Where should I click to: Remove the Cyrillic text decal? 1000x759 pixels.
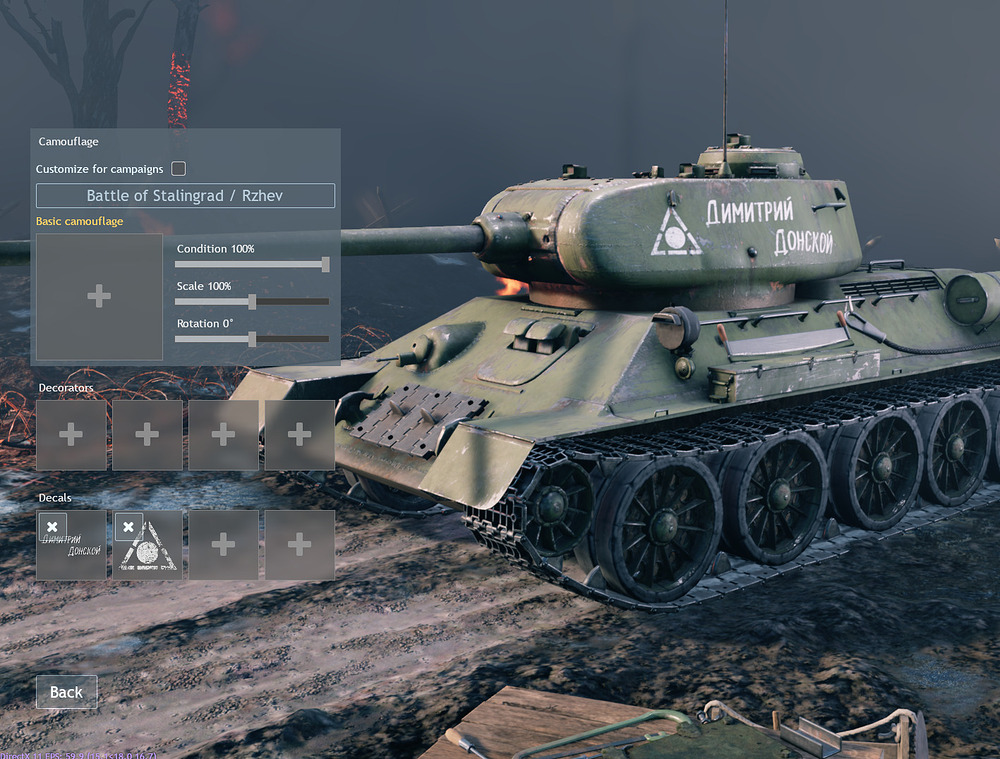click(52, 526)
